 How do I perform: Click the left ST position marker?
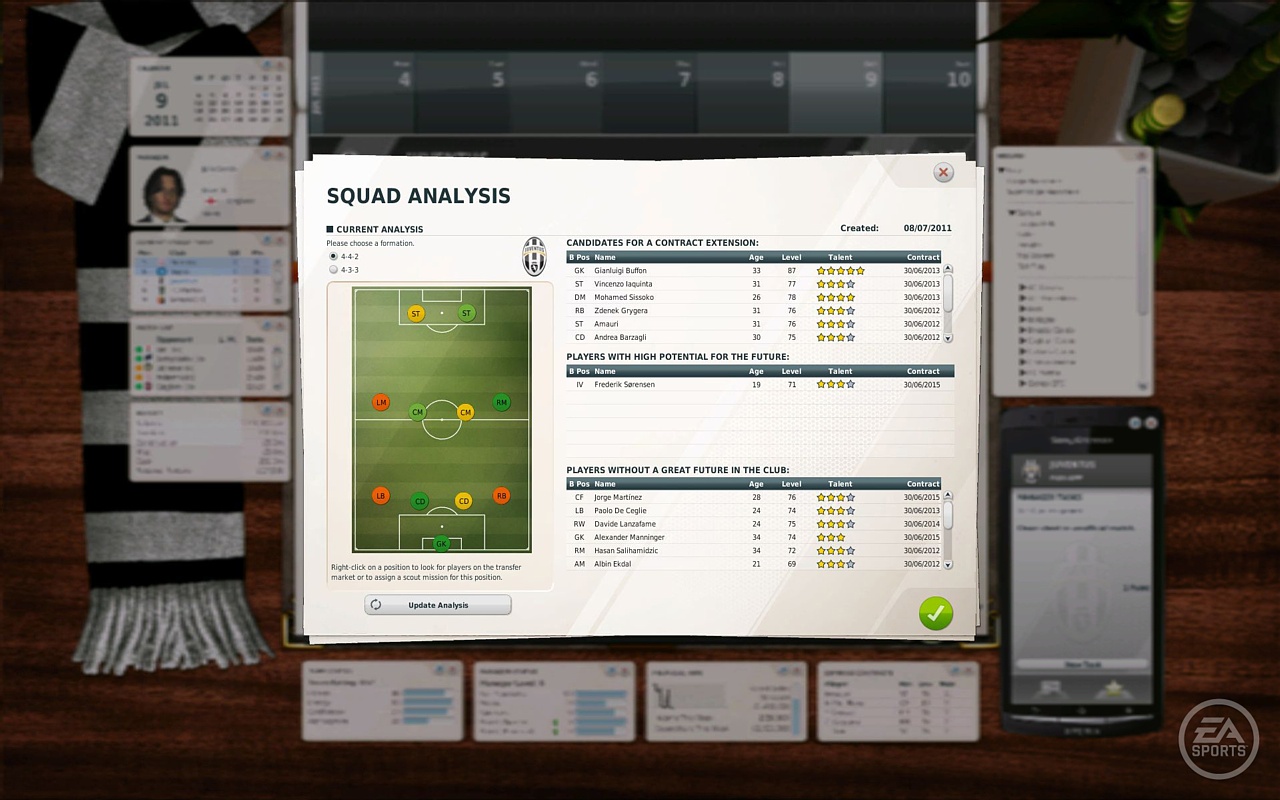click(x=415, y=313)
